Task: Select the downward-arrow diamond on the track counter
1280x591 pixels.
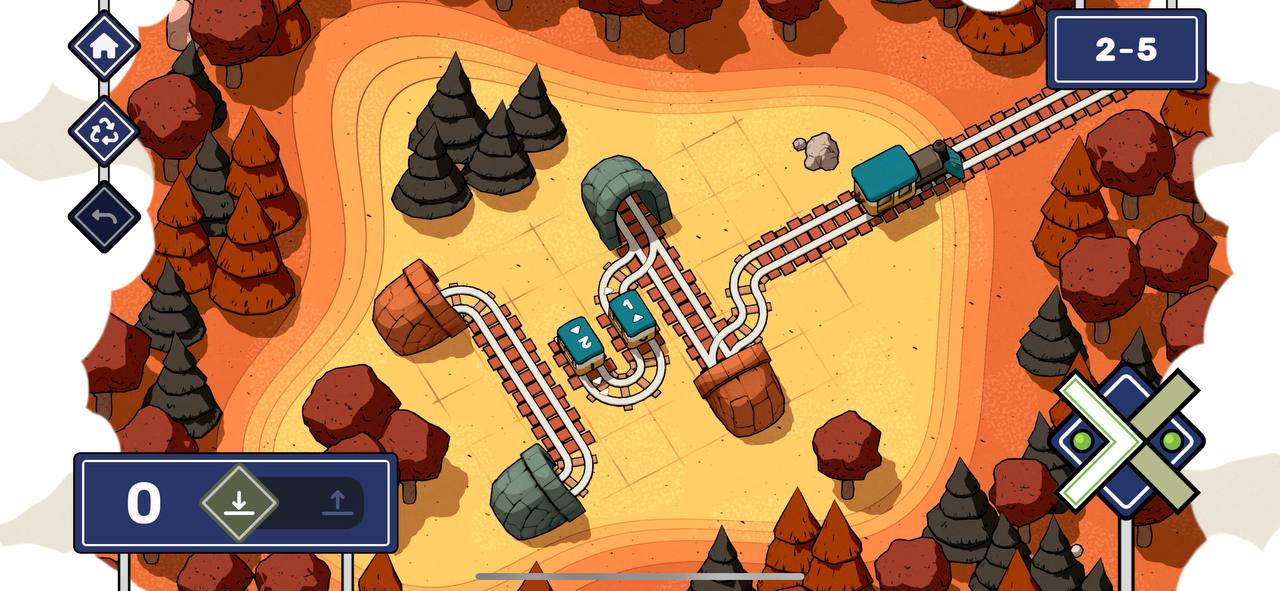Action: click(x=238, y=502)
